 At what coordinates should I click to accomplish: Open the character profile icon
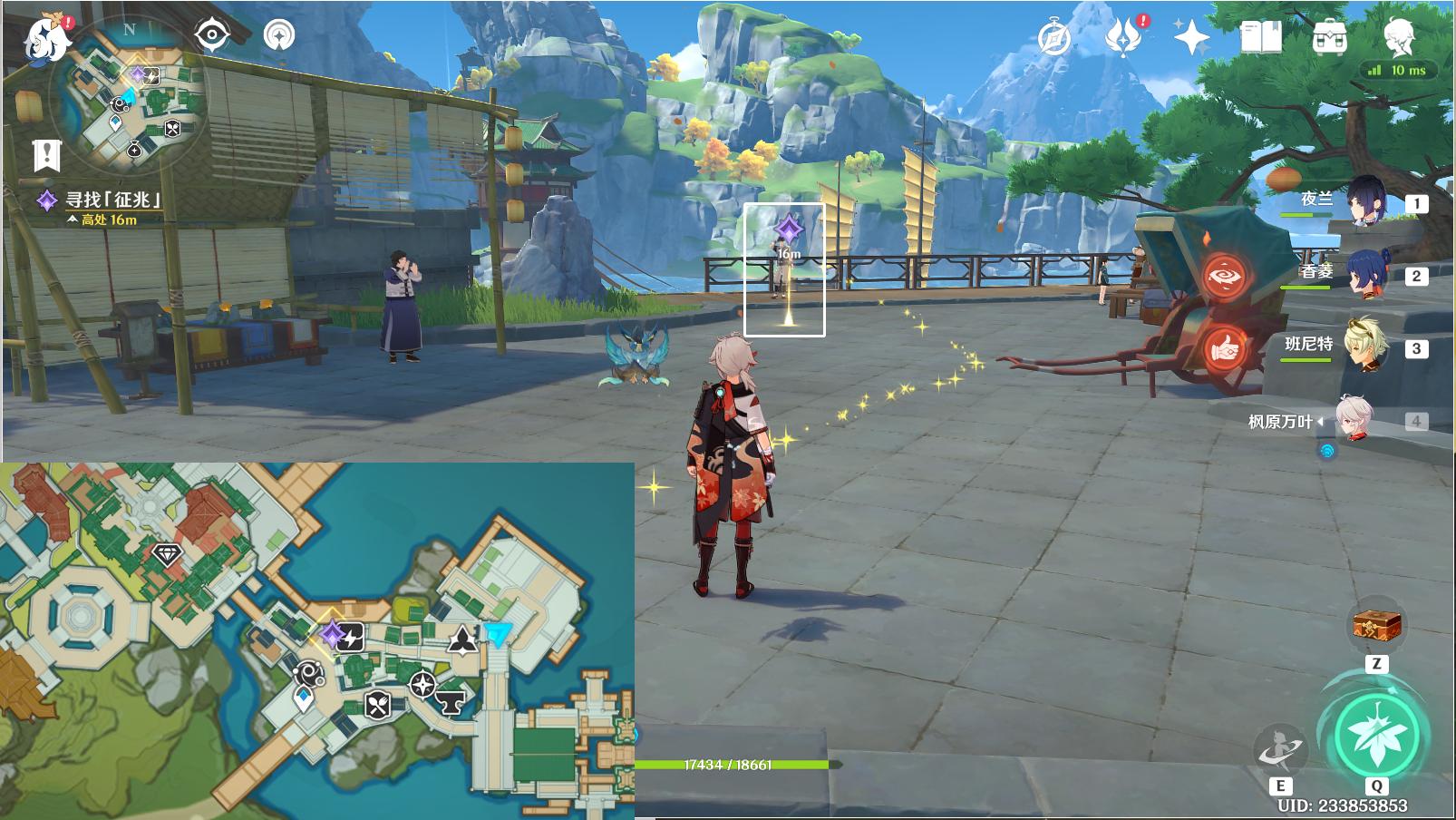1398,36
